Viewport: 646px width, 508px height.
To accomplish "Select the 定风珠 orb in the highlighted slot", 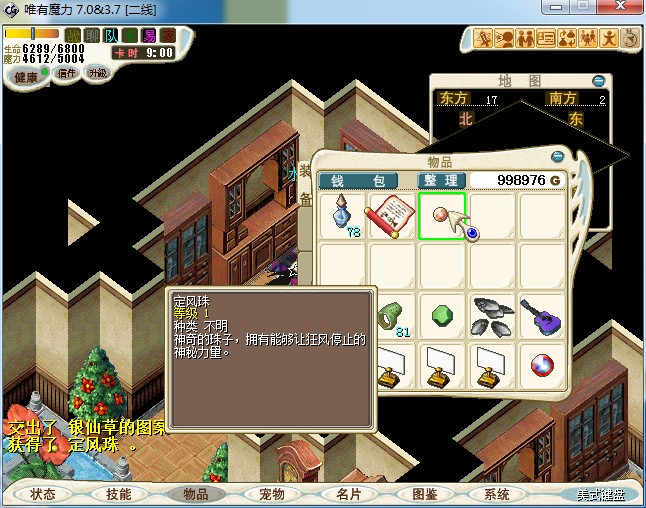I will [x=441, y=214].
